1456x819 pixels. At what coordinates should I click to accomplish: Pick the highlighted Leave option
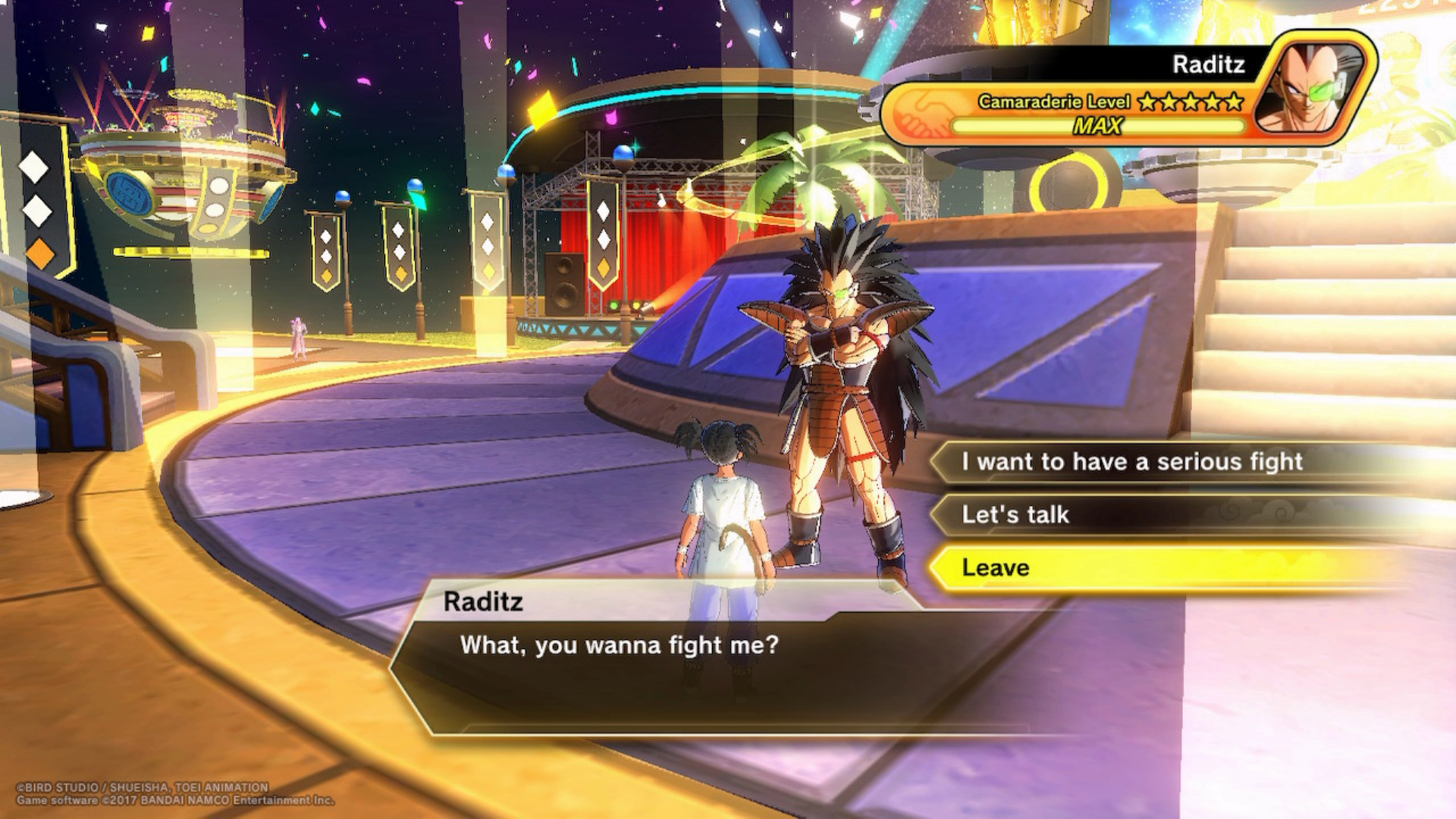[996, 568]
